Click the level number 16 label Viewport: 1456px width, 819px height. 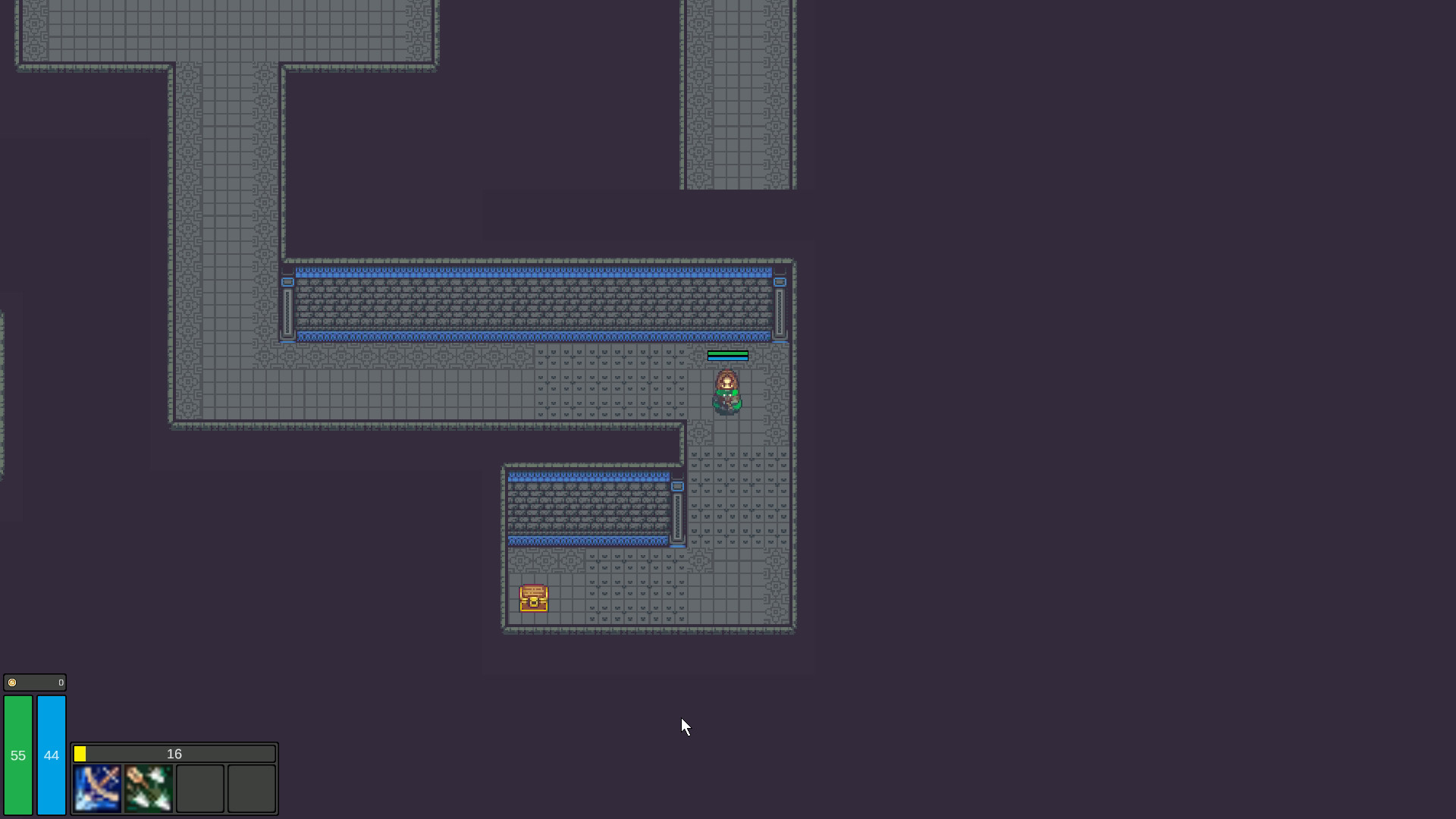point(174,753)
